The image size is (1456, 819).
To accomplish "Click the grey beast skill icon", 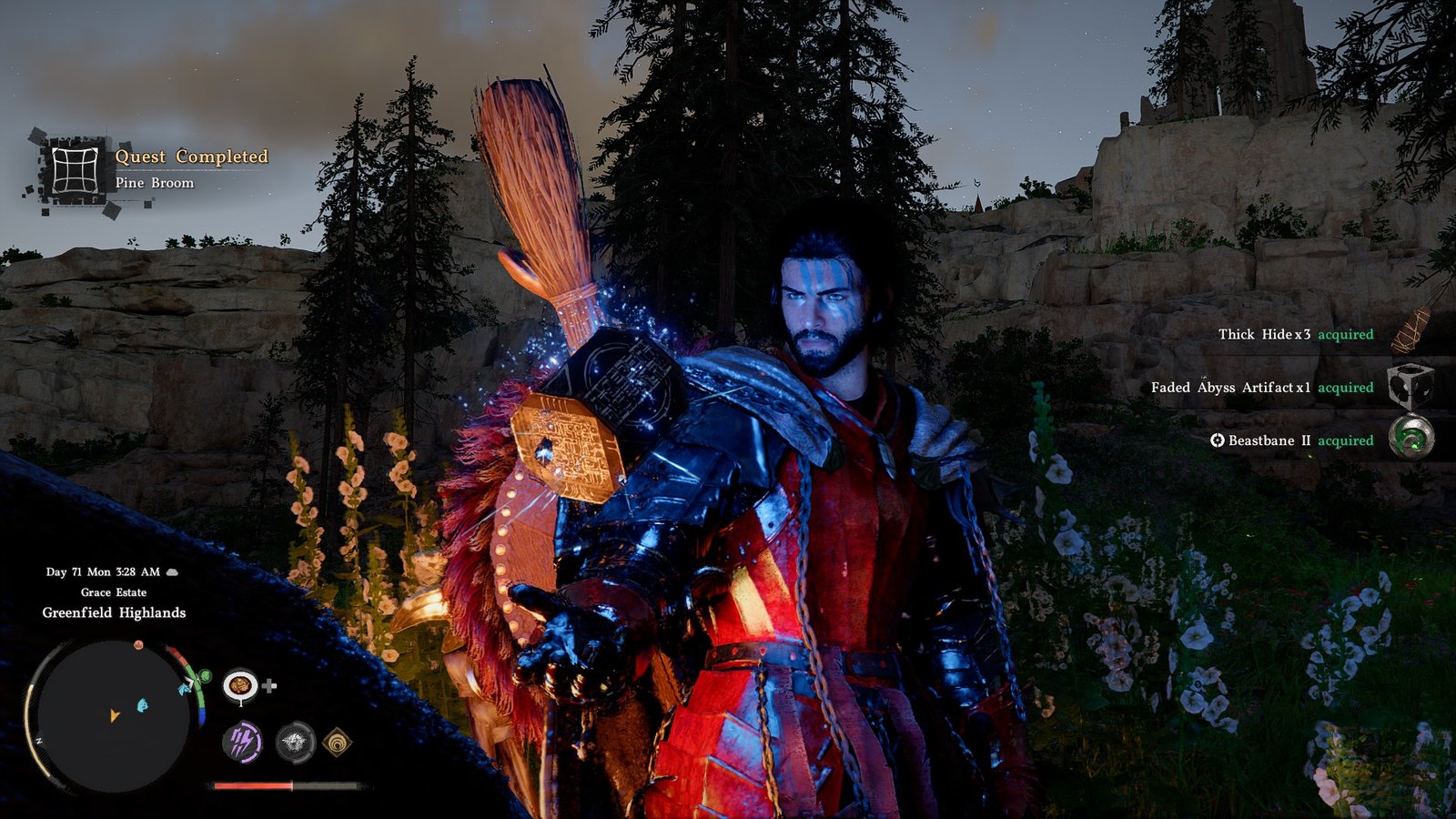I will 295,743.
